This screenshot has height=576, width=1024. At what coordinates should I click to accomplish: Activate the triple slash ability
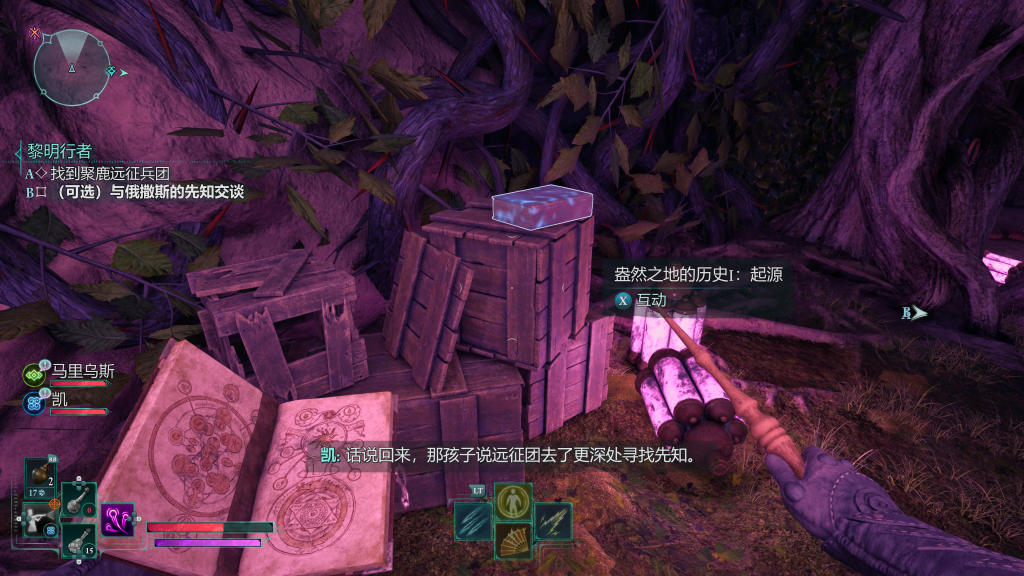472,521
